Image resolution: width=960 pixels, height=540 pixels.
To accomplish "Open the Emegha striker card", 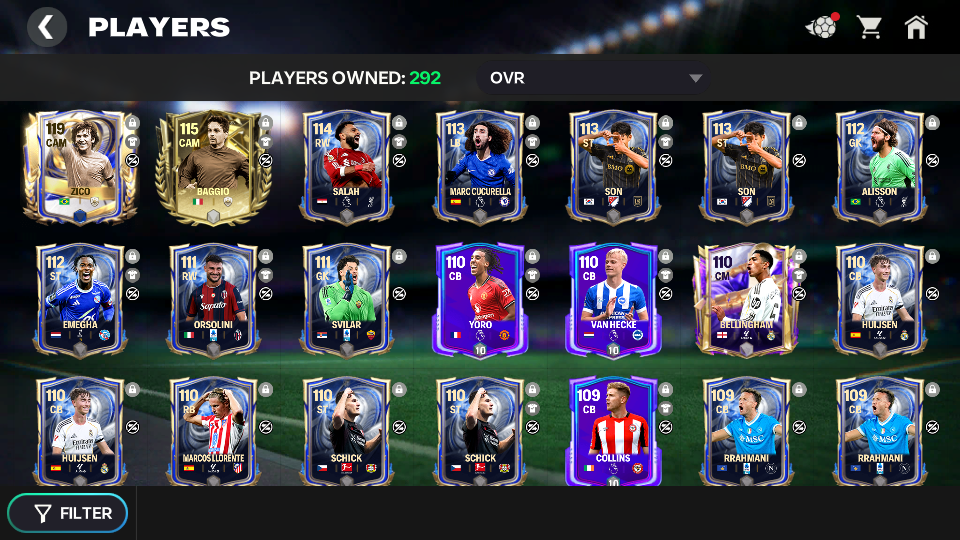I will 80,298.
